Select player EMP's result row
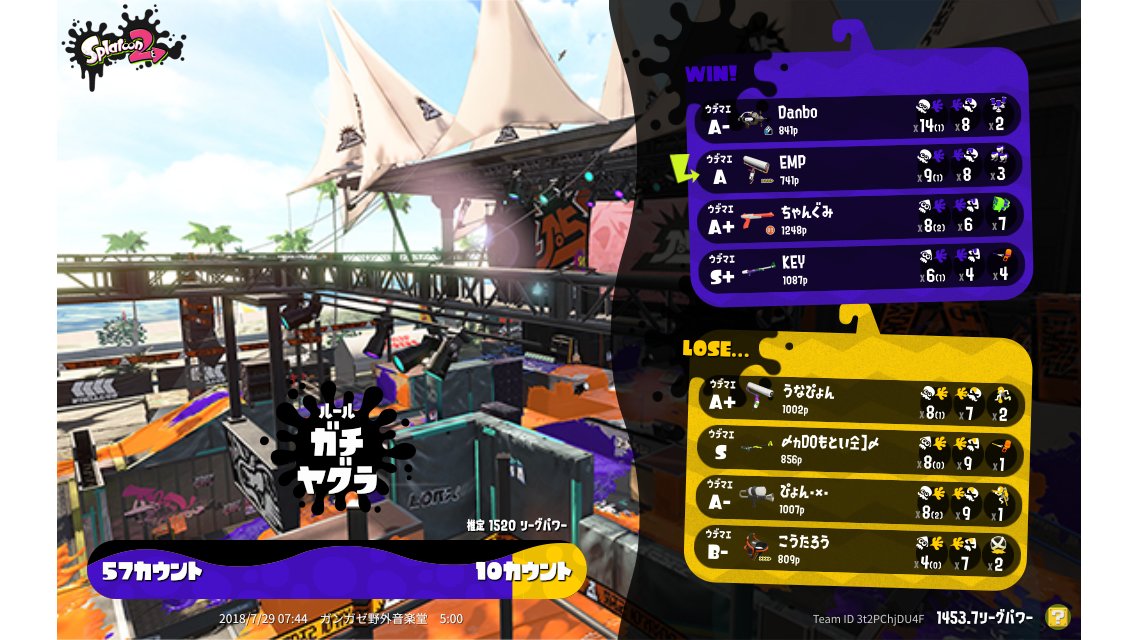The height and width of the screenshot is (640, 1138). (x=860, y=167)
